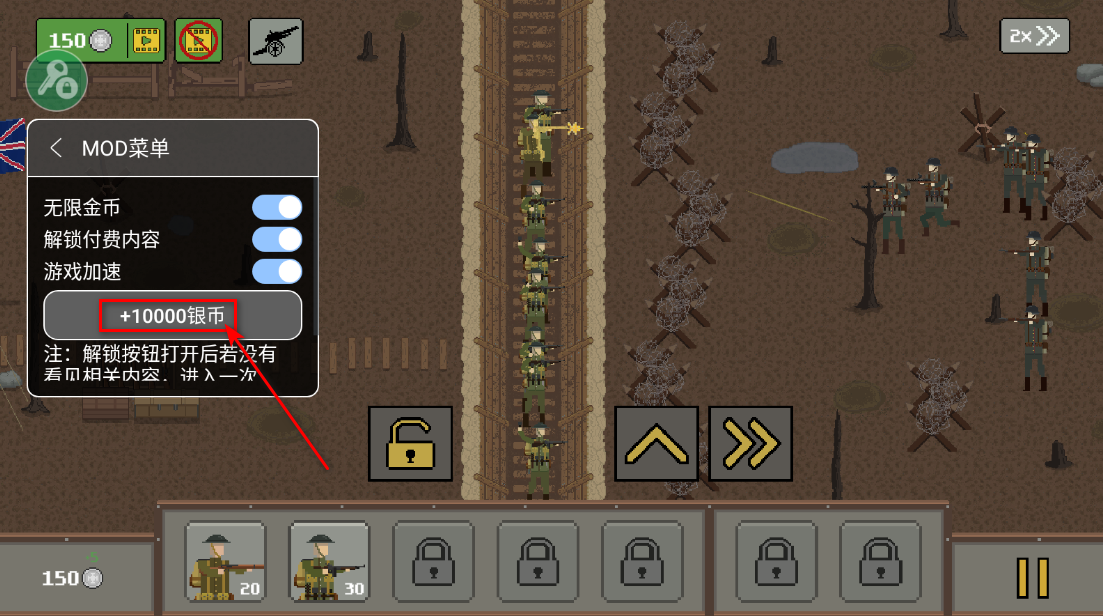Screen dimensions: 1103x616
Task: Click the open padlock button
Action: [x=410, y=443]
